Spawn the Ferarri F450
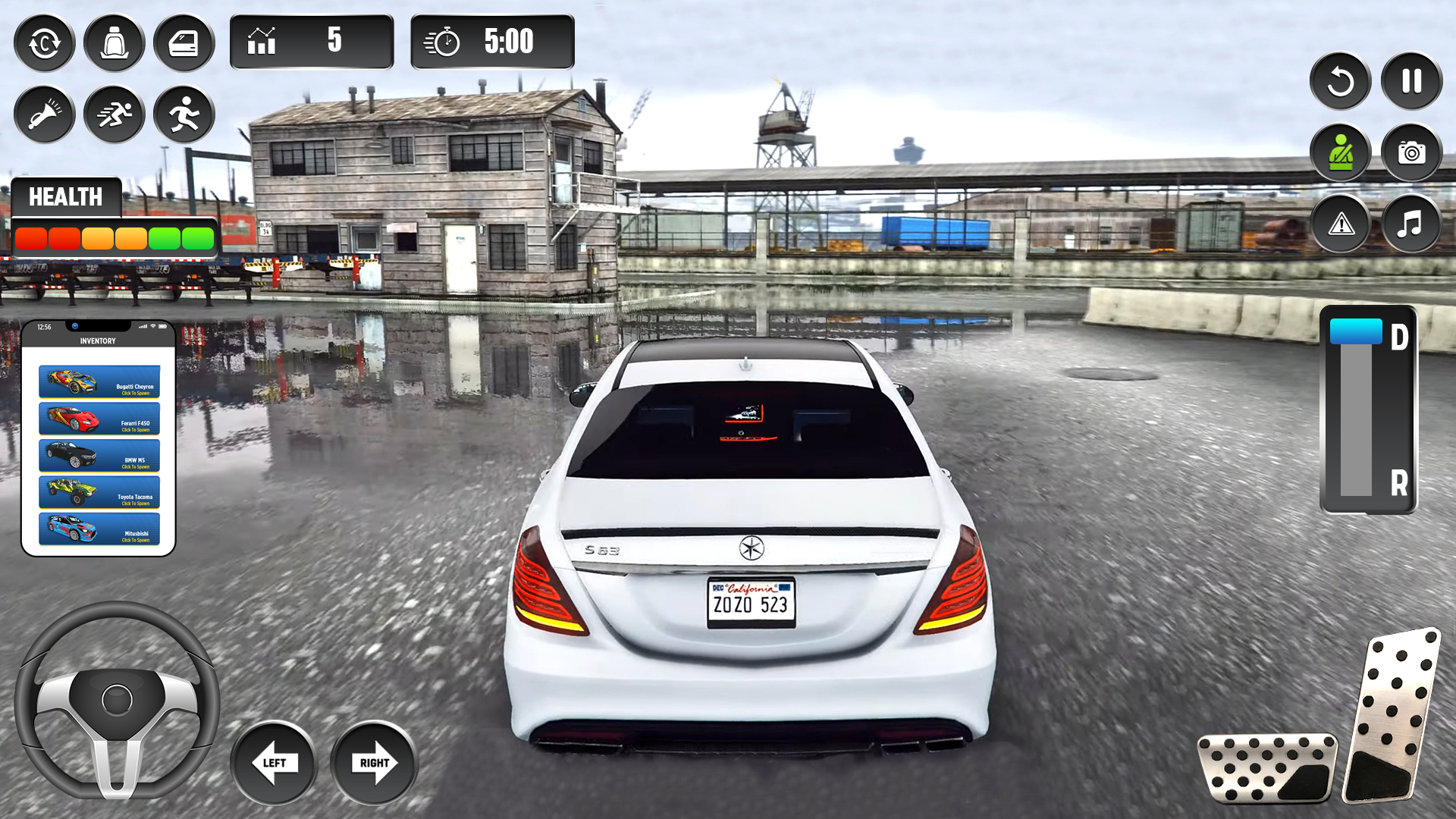Screen dimensions: 1456x819 click(99, 419)
